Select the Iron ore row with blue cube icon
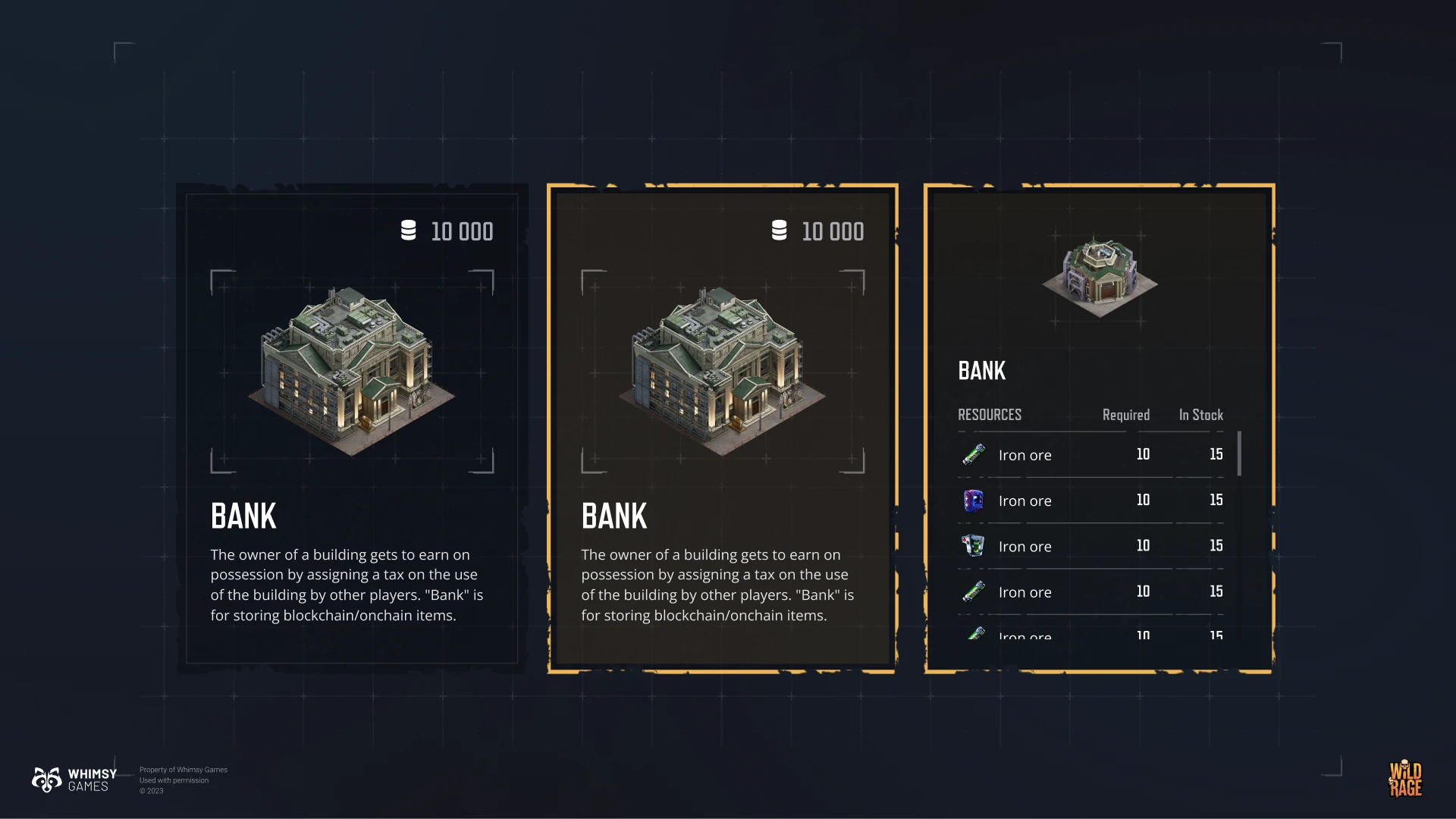The image size is (1456, 819). click(x=1090, y=500)
